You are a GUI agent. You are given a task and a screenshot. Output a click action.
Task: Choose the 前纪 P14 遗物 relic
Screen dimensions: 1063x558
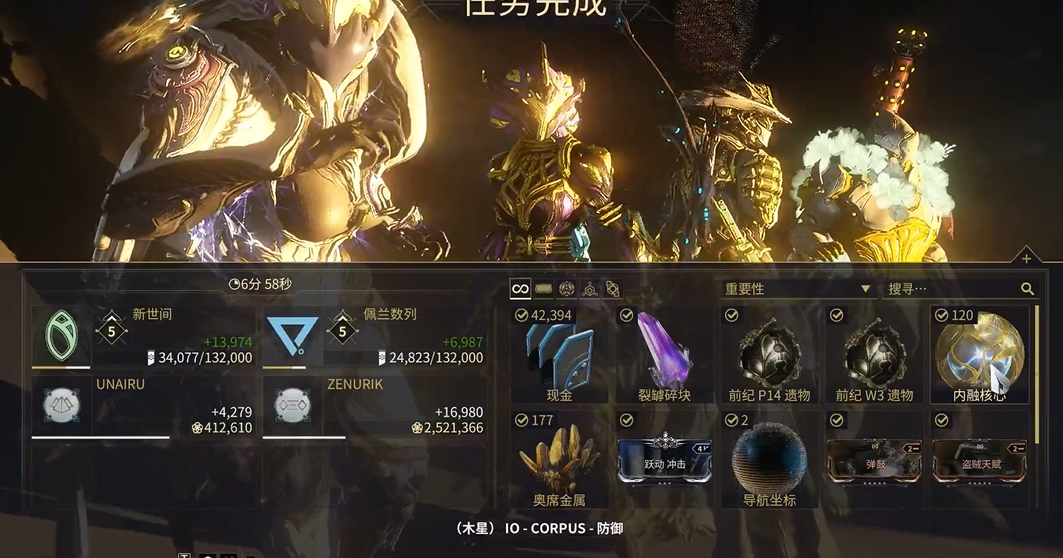click(x=769, y=356)
